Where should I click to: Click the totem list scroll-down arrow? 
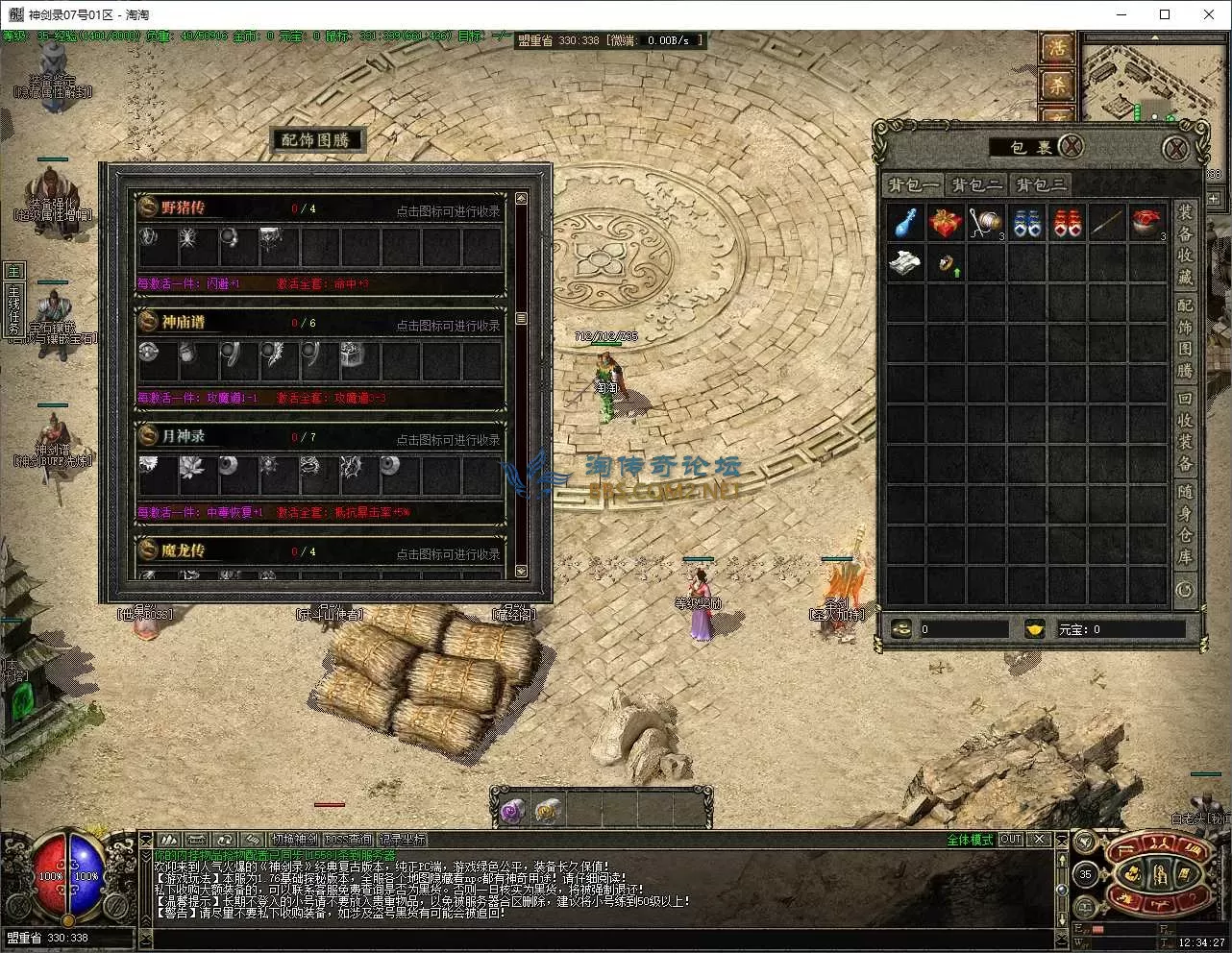[x=521, y=571]
